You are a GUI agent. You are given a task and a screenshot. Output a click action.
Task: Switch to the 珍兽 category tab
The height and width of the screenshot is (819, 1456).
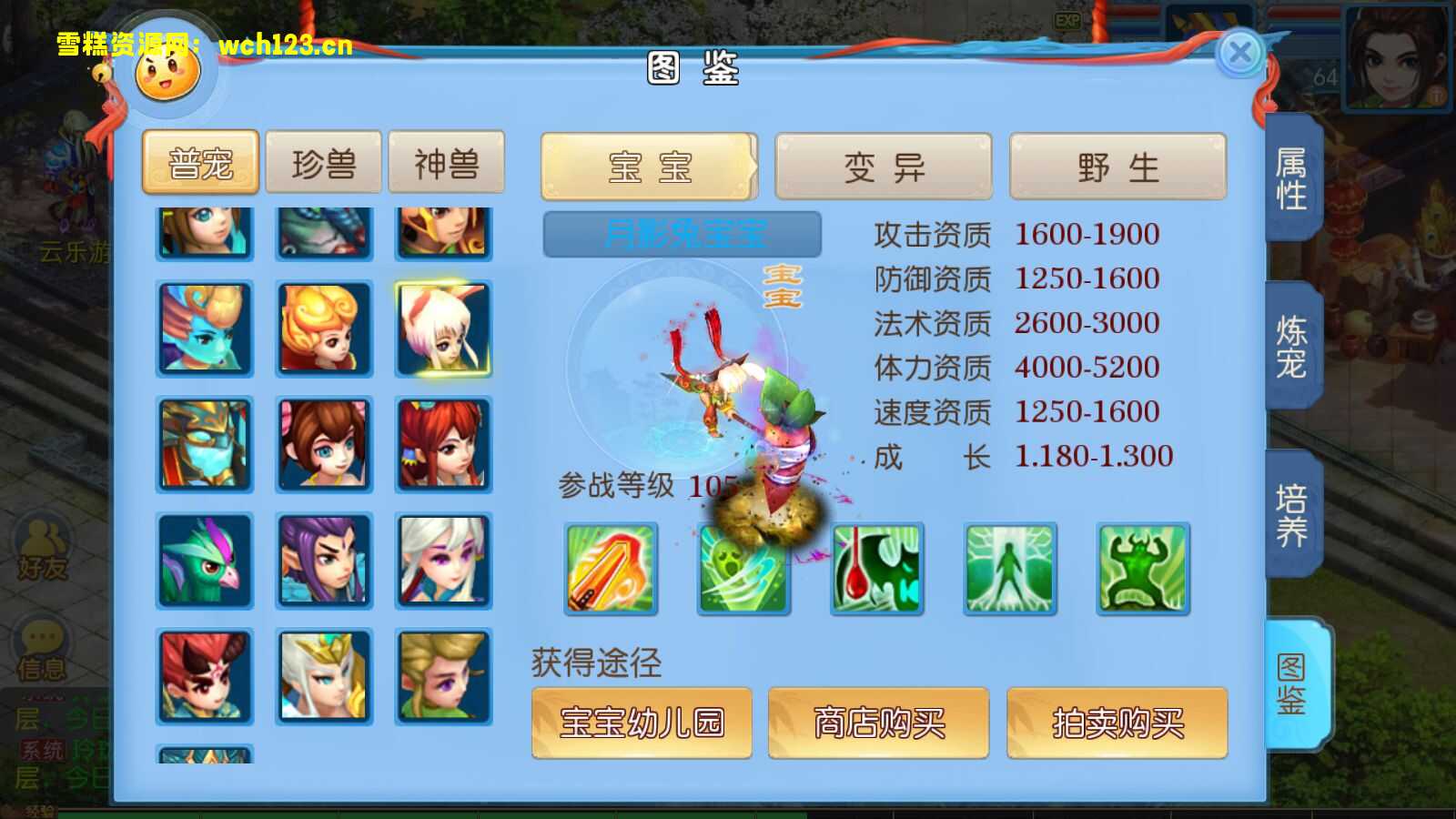tap(324, 162)
